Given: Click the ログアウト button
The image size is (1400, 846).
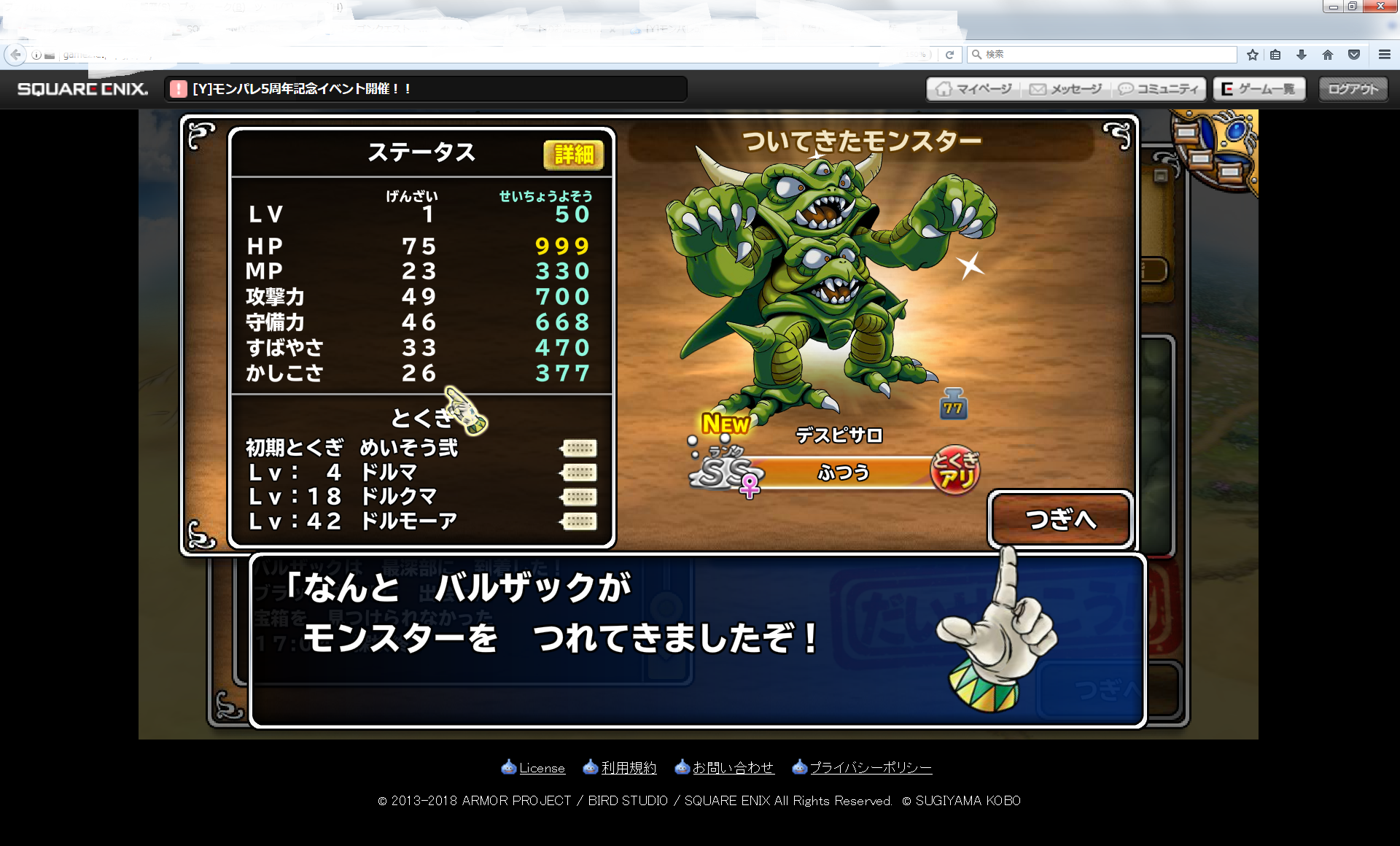Looking at the screenshot, I should click(1353, 89).
